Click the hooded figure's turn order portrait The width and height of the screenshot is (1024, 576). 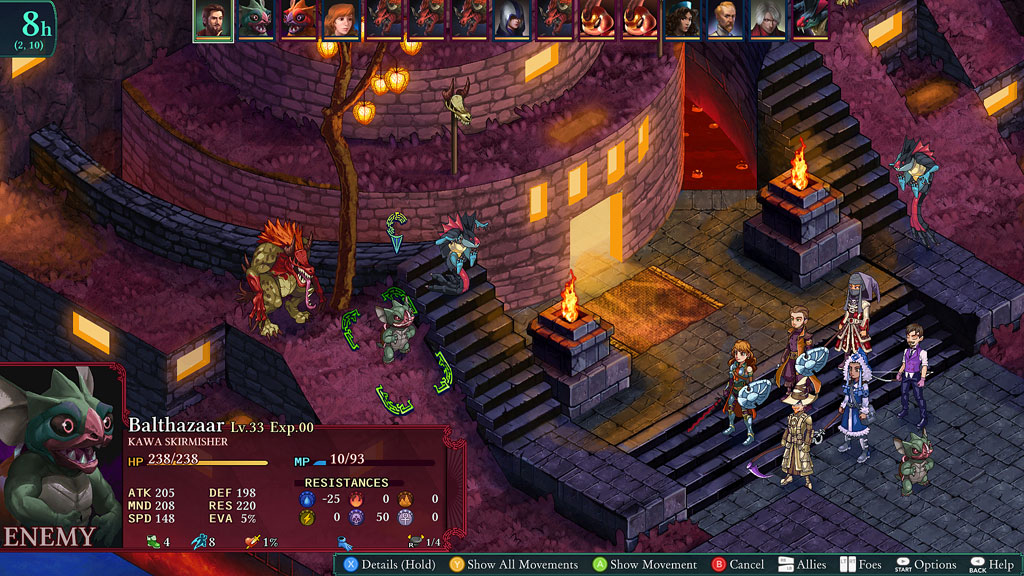click(512, 20)
